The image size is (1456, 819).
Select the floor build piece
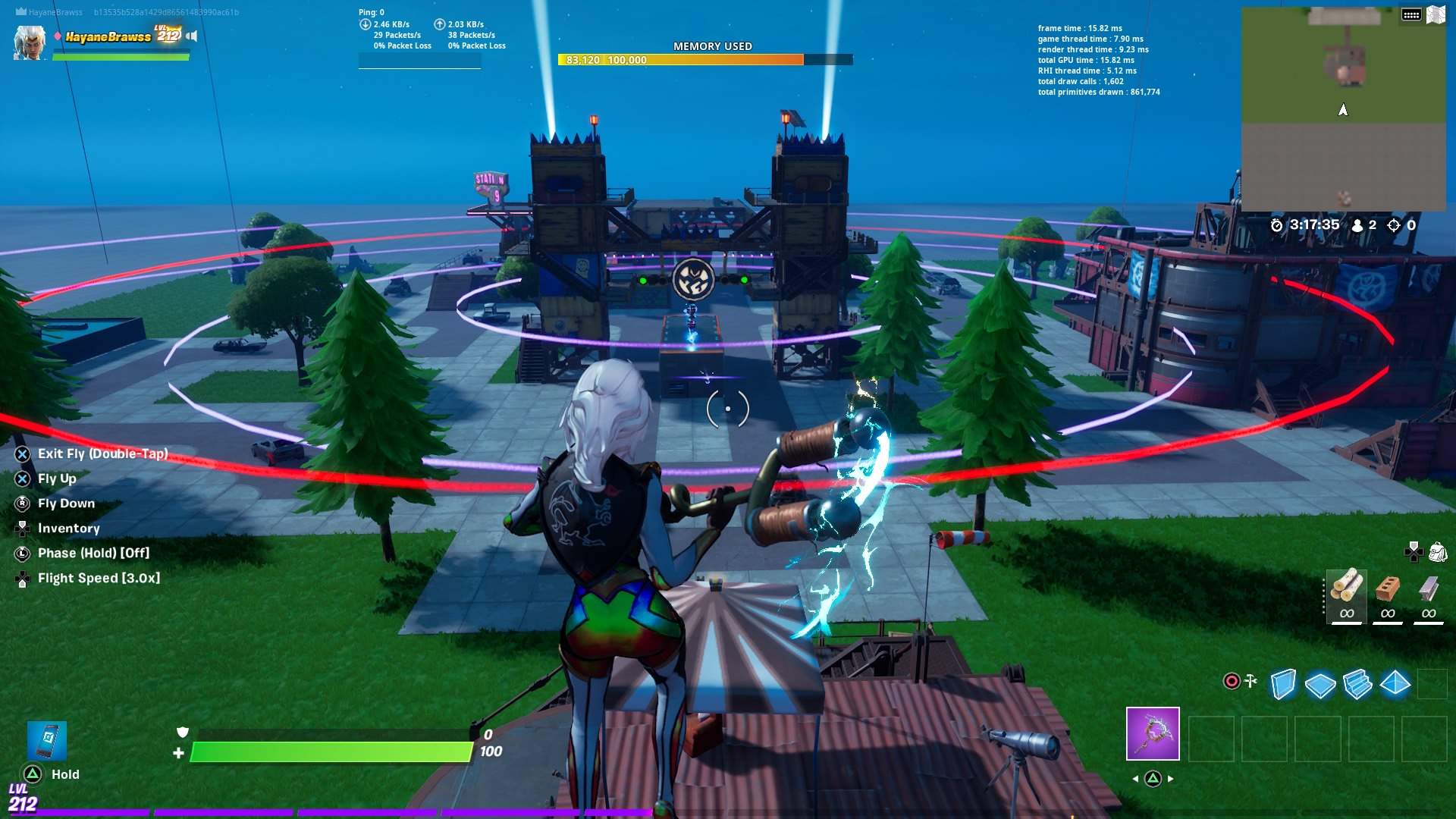1319,684
